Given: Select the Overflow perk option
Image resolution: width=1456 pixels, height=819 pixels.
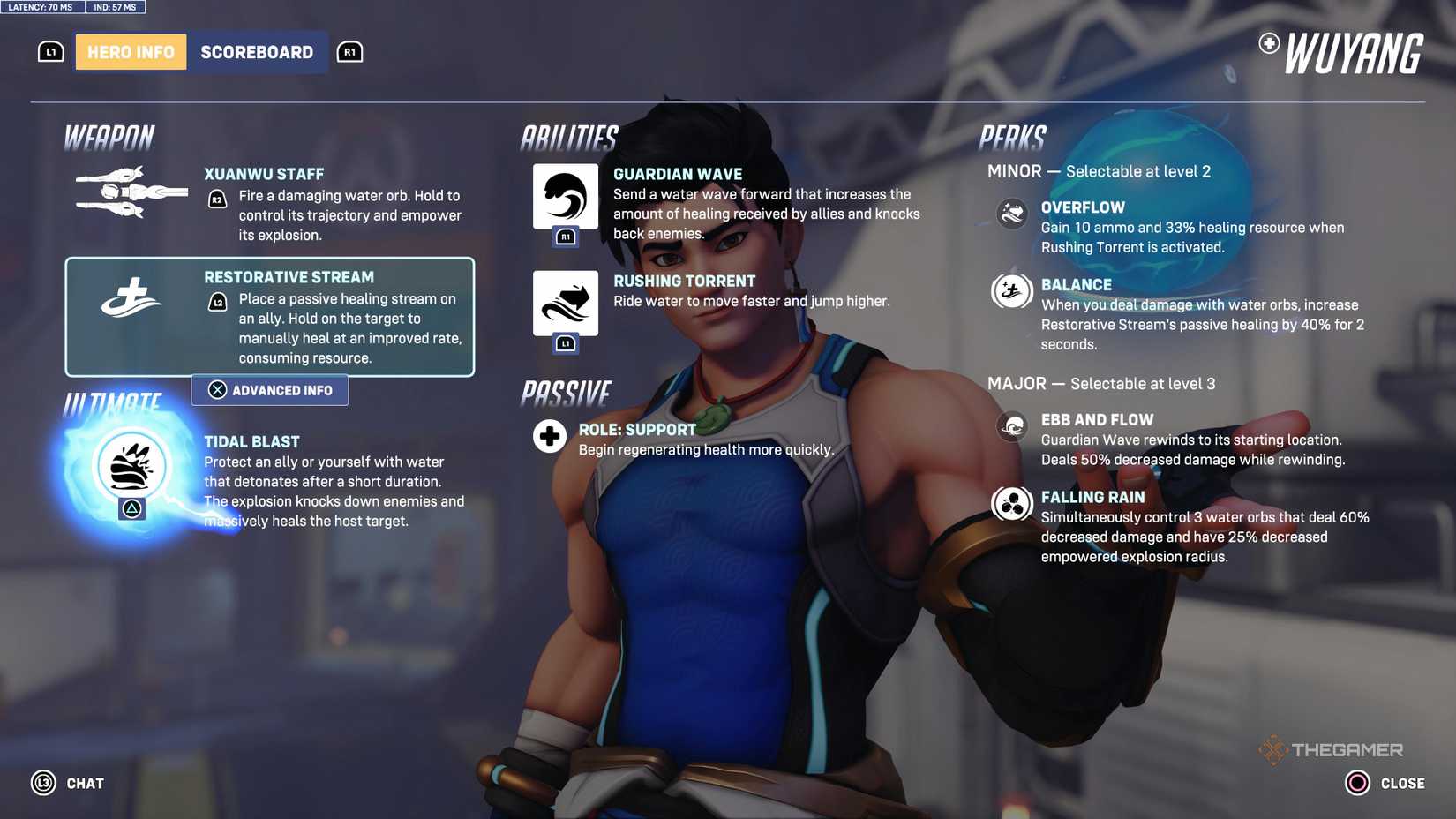Looking at the screenshot, I should pos(1083,207).
